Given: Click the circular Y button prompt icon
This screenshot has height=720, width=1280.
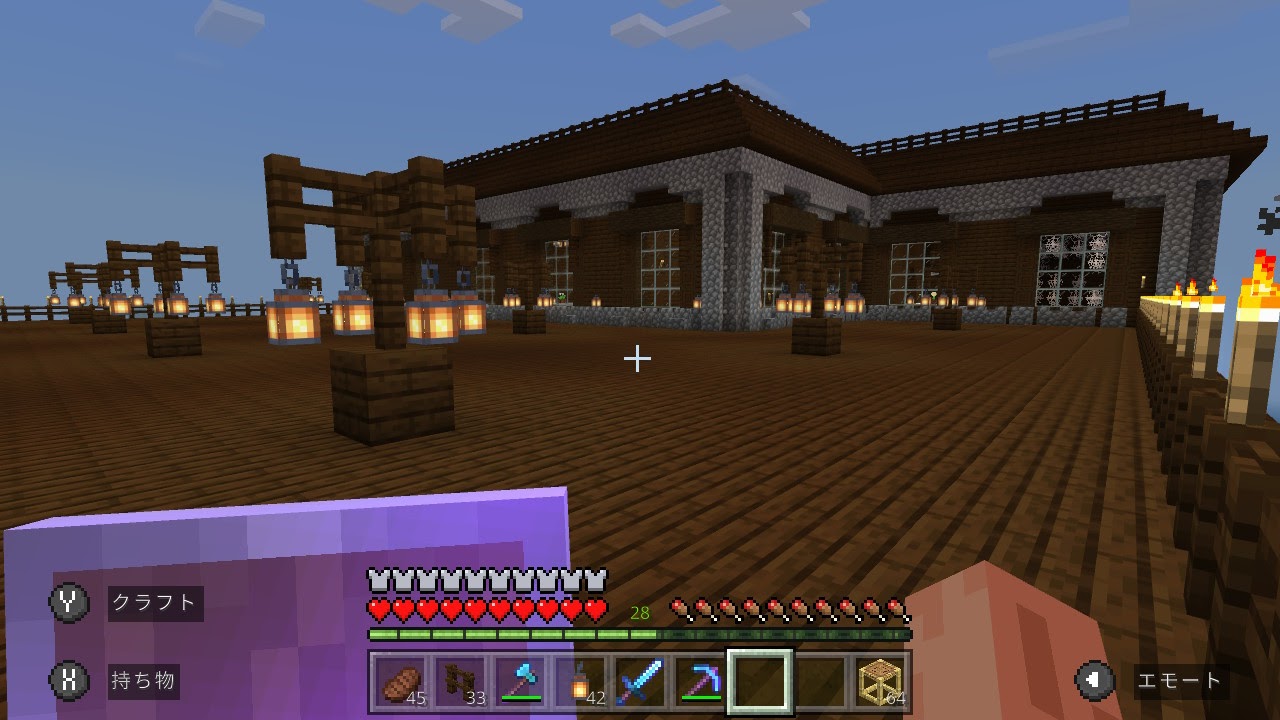Looking at the screenshot, I should [x=68, y=604].
